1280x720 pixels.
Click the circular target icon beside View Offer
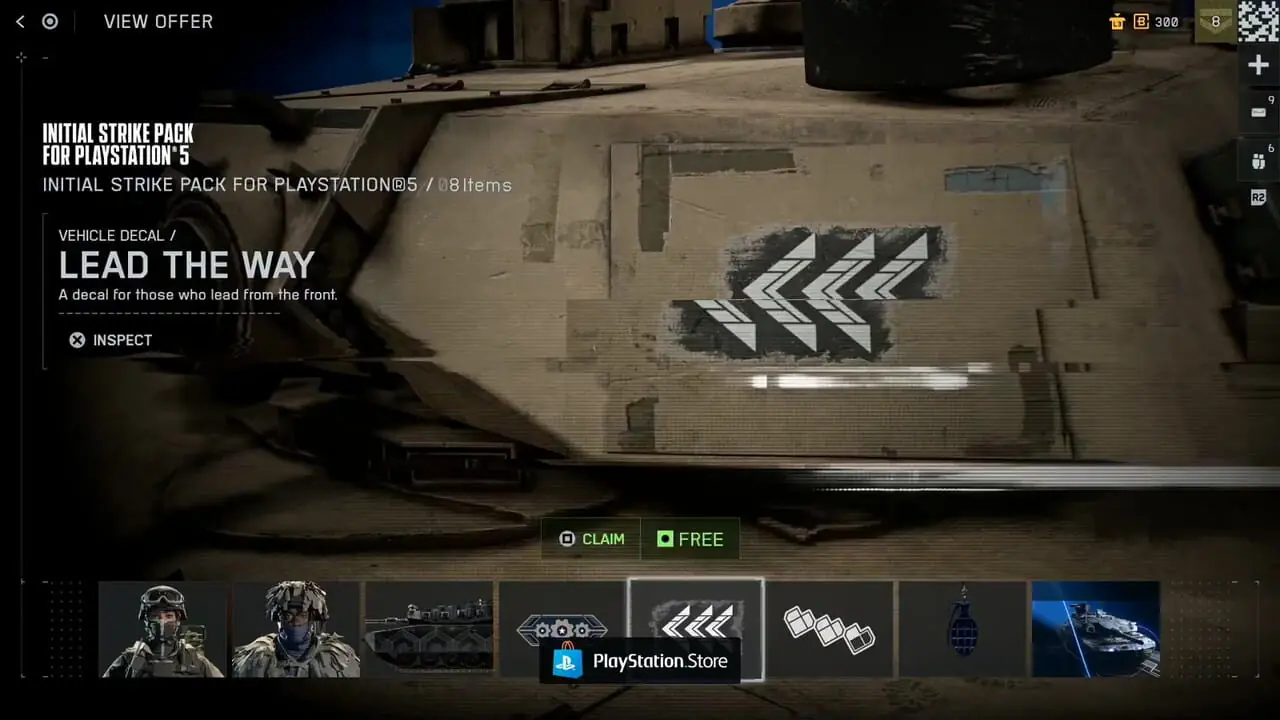[50, 21]
